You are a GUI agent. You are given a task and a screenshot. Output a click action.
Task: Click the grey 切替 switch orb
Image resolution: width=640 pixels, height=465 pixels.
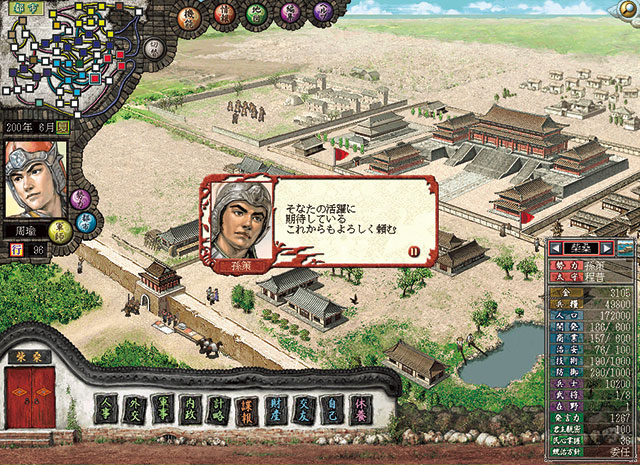153,49
